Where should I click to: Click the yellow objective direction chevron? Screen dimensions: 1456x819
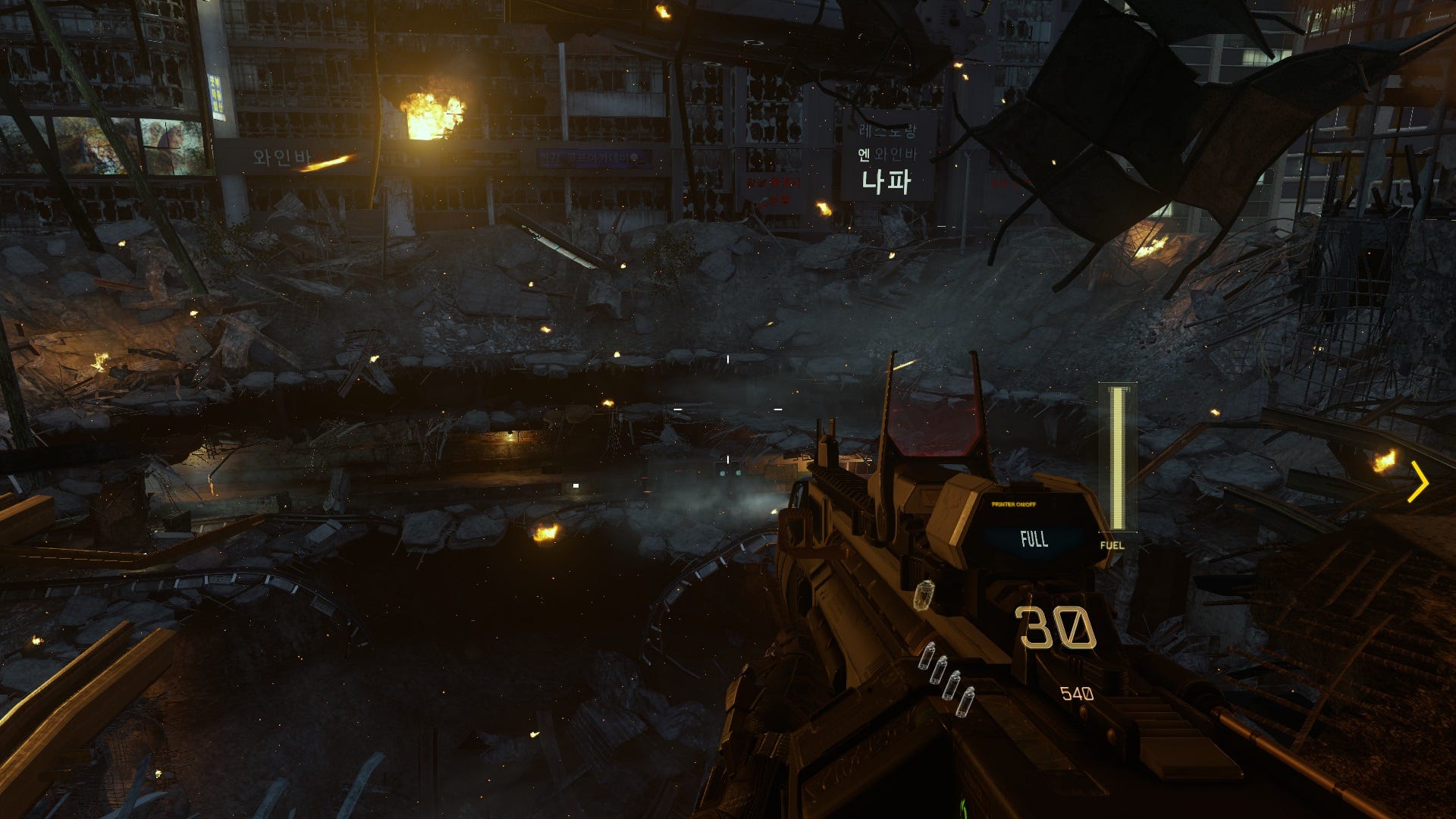coord(1418,482)
